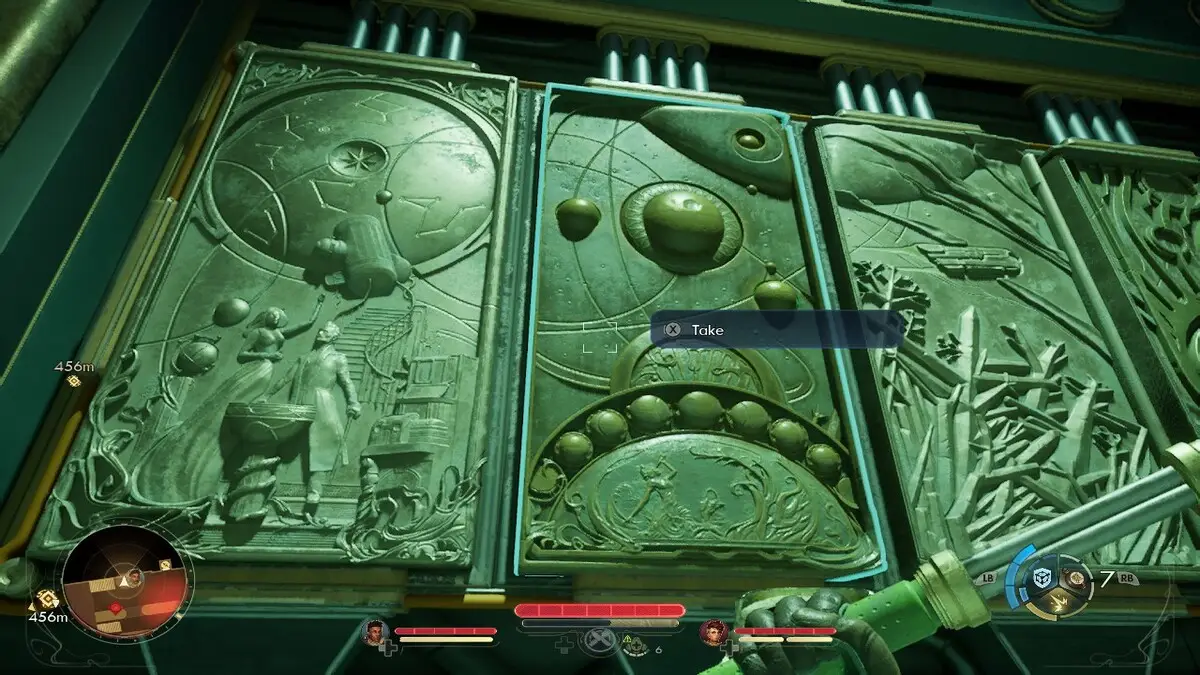Open the circular minimap
Image resolution: width=1200 pixels, height=675 pixels.
pos(125,581)
